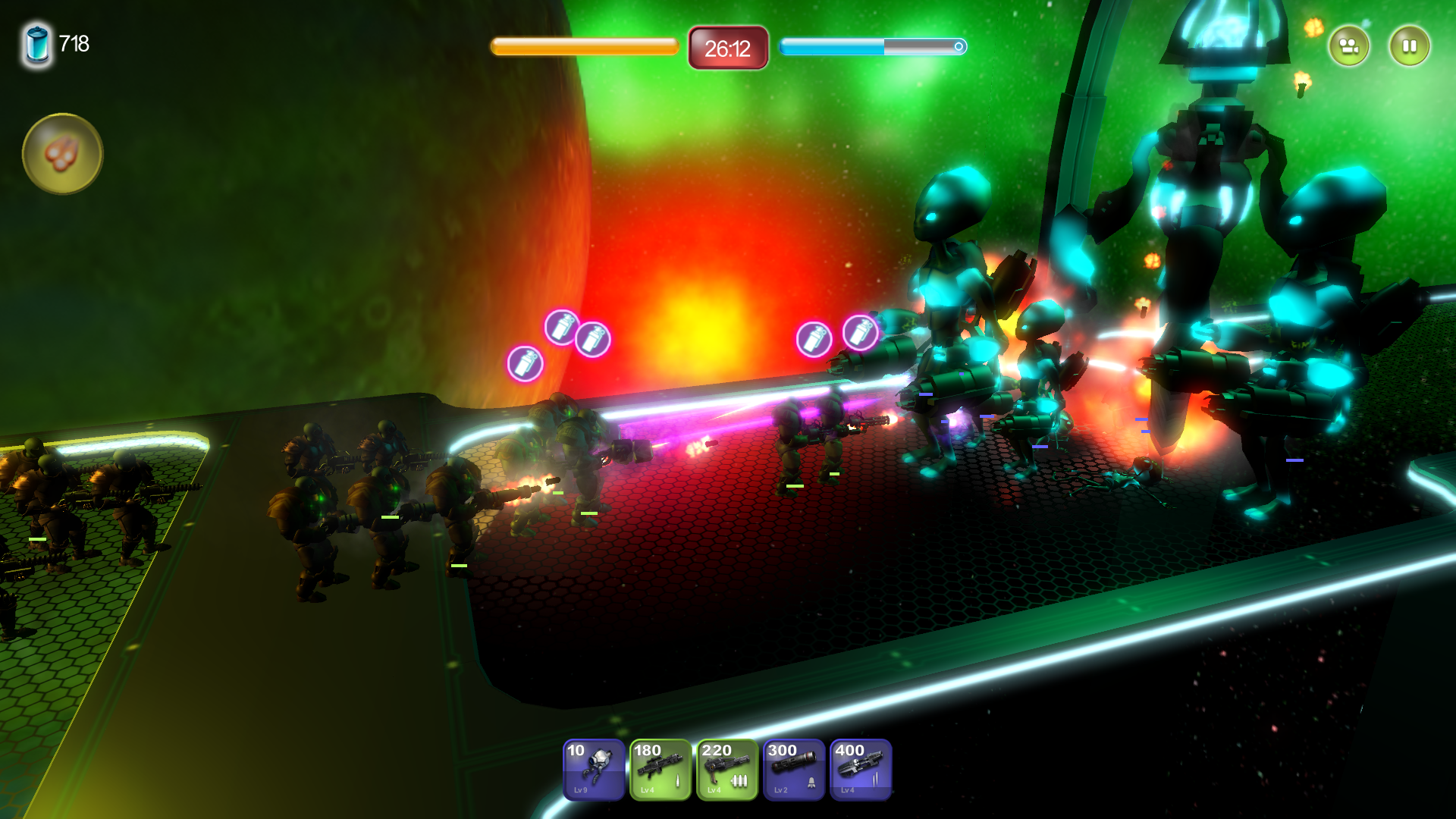The image size is (1456, 819).
Task: Collect the leftmost glowing battery pickup
Action: (x=526, y=365)
